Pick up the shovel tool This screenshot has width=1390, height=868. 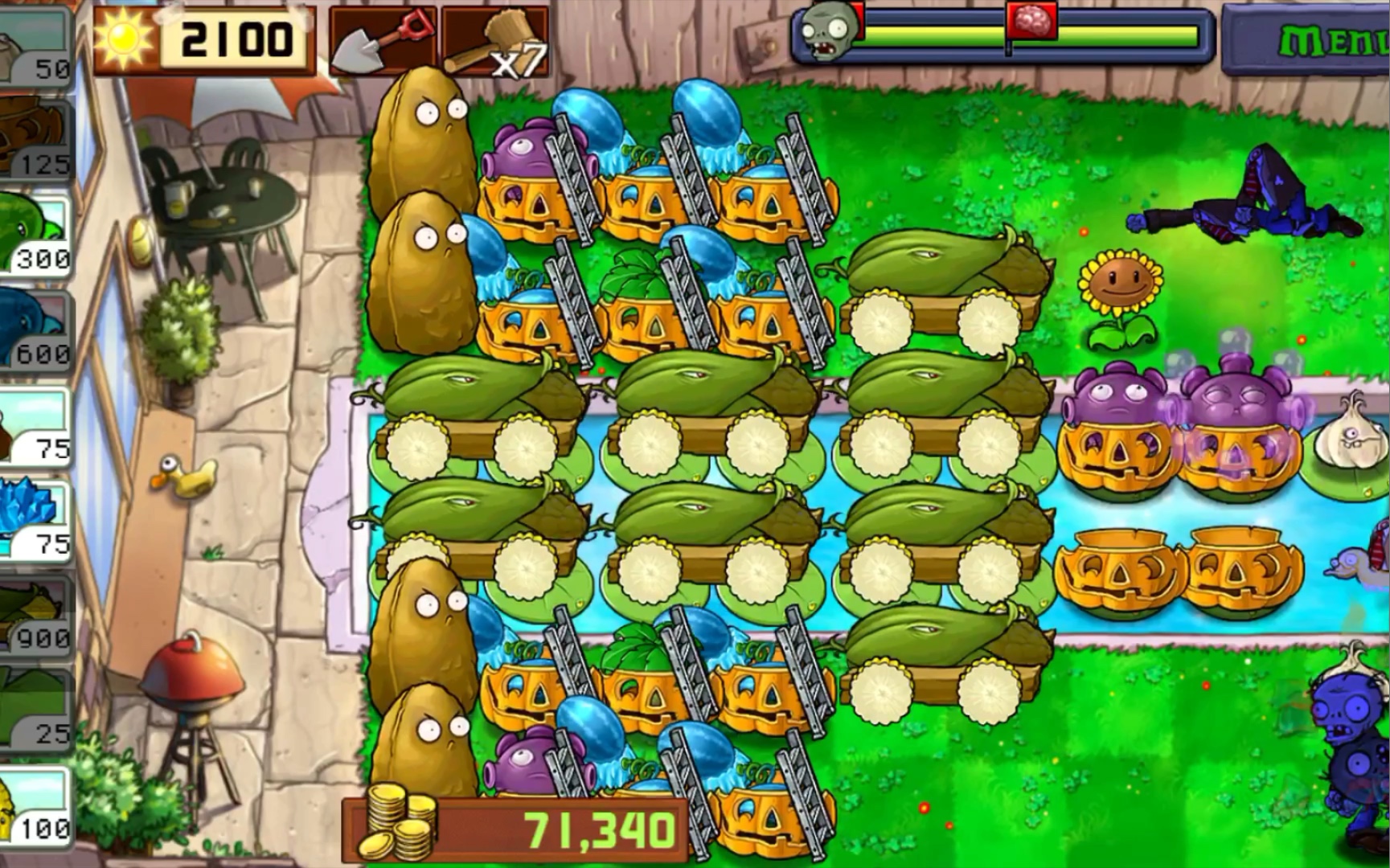pyautogui.click(x=382, y=40)
